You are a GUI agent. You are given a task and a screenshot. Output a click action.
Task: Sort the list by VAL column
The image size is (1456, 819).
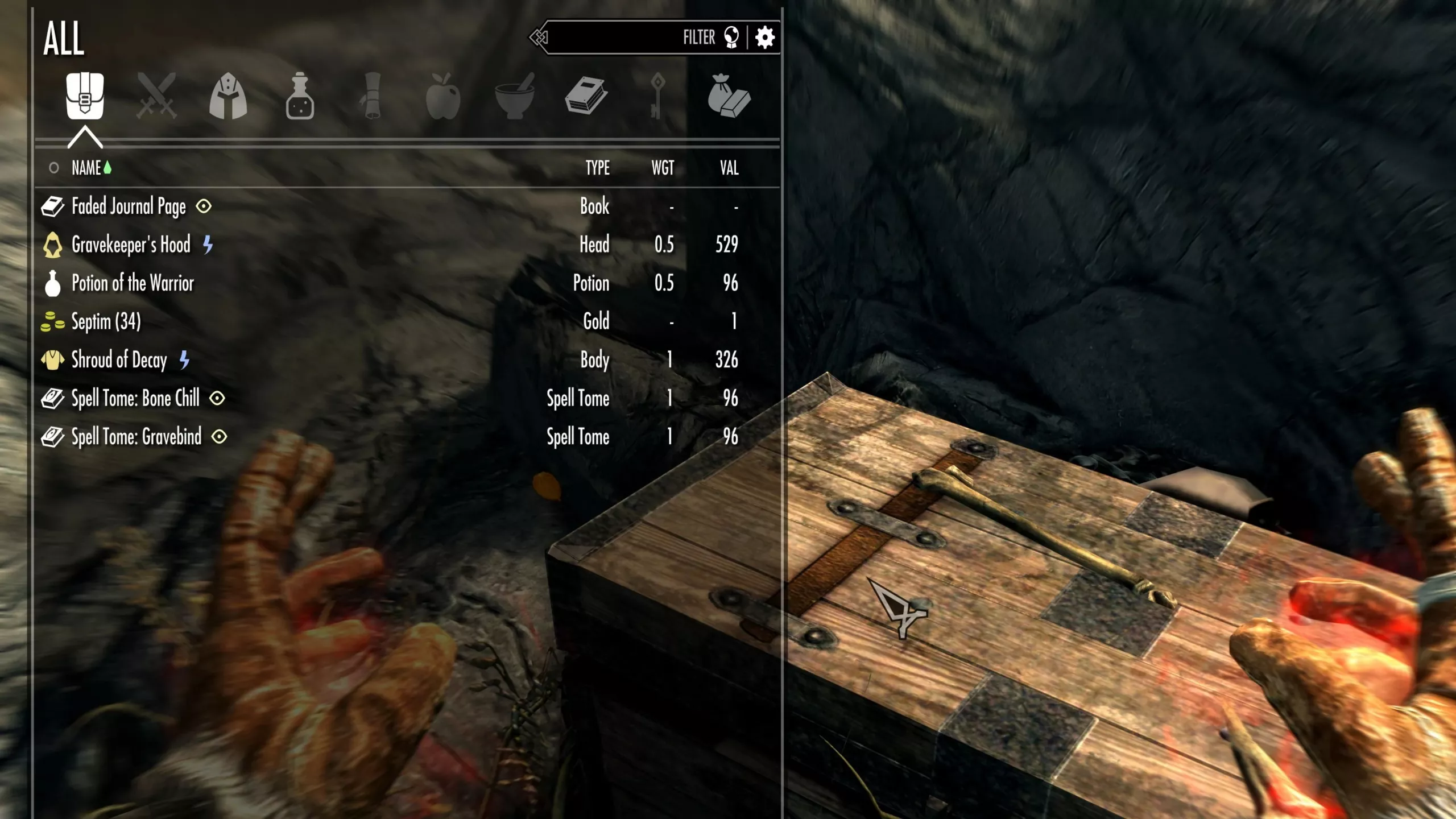pyautogui.click(x=729, y=168)
